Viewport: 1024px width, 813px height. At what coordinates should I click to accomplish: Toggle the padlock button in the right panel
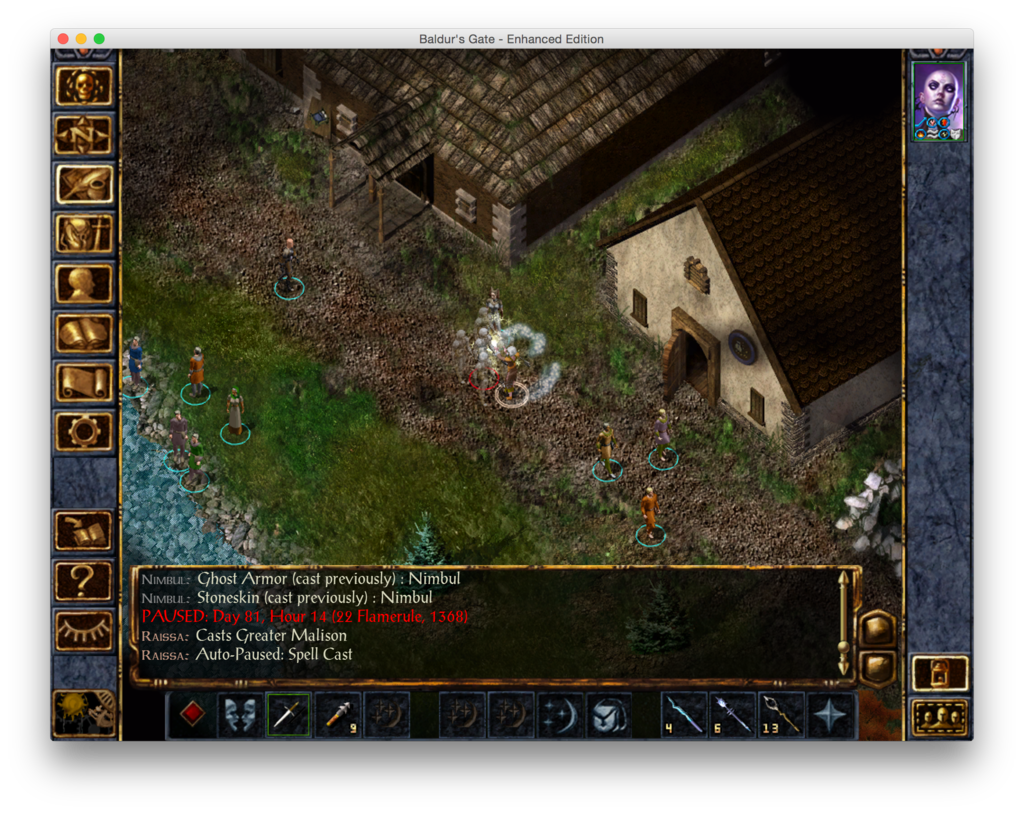pyautogui.click(x=939, y=672)
